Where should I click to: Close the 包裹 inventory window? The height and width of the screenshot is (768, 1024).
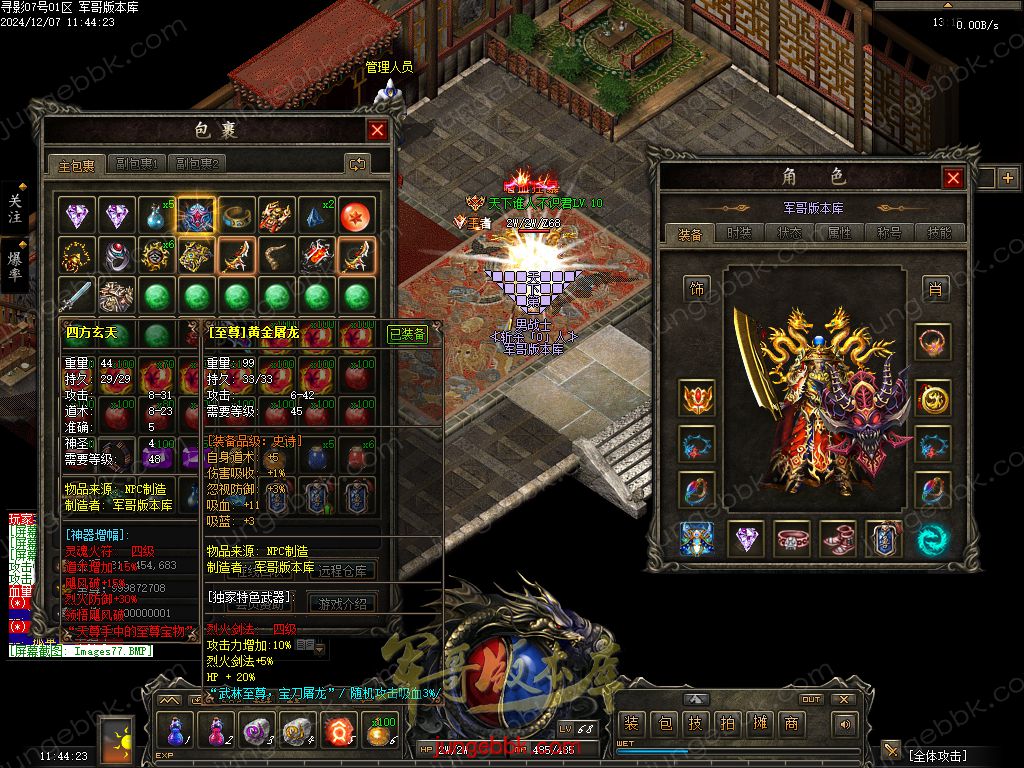pyautogui.click(x=377, y=130)
